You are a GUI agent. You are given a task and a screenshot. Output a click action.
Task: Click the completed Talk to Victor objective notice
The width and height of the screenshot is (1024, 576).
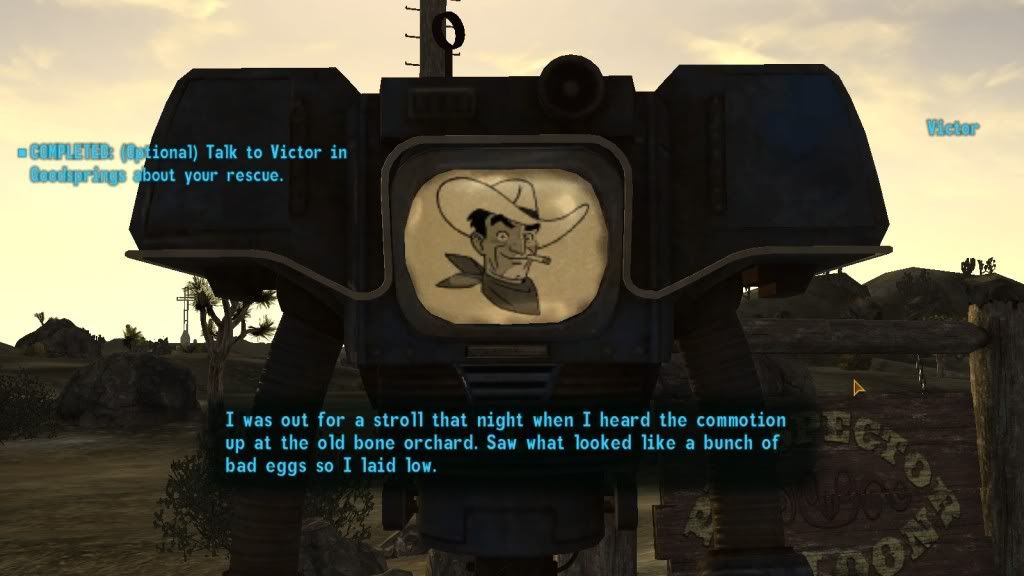click(185, 164)
